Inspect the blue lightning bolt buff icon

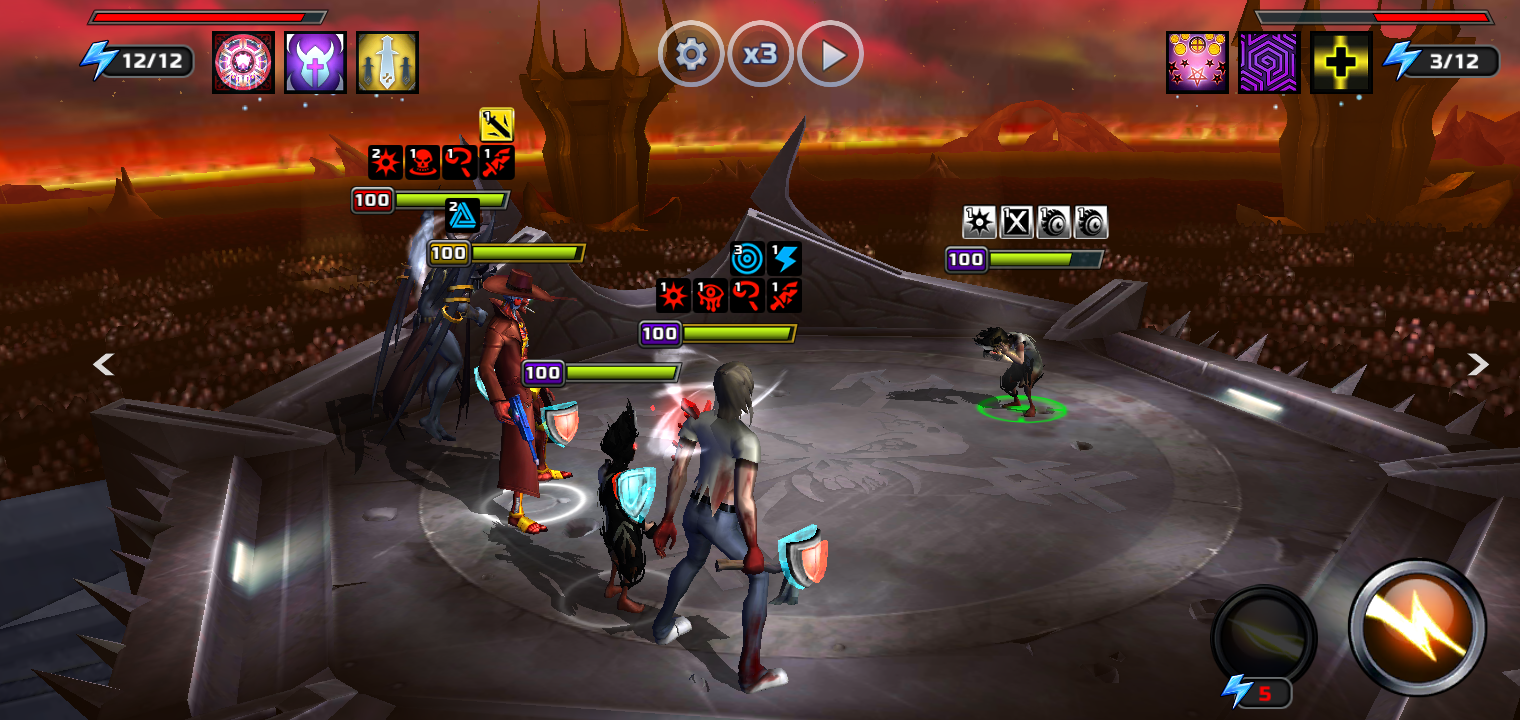pos(785,258)
